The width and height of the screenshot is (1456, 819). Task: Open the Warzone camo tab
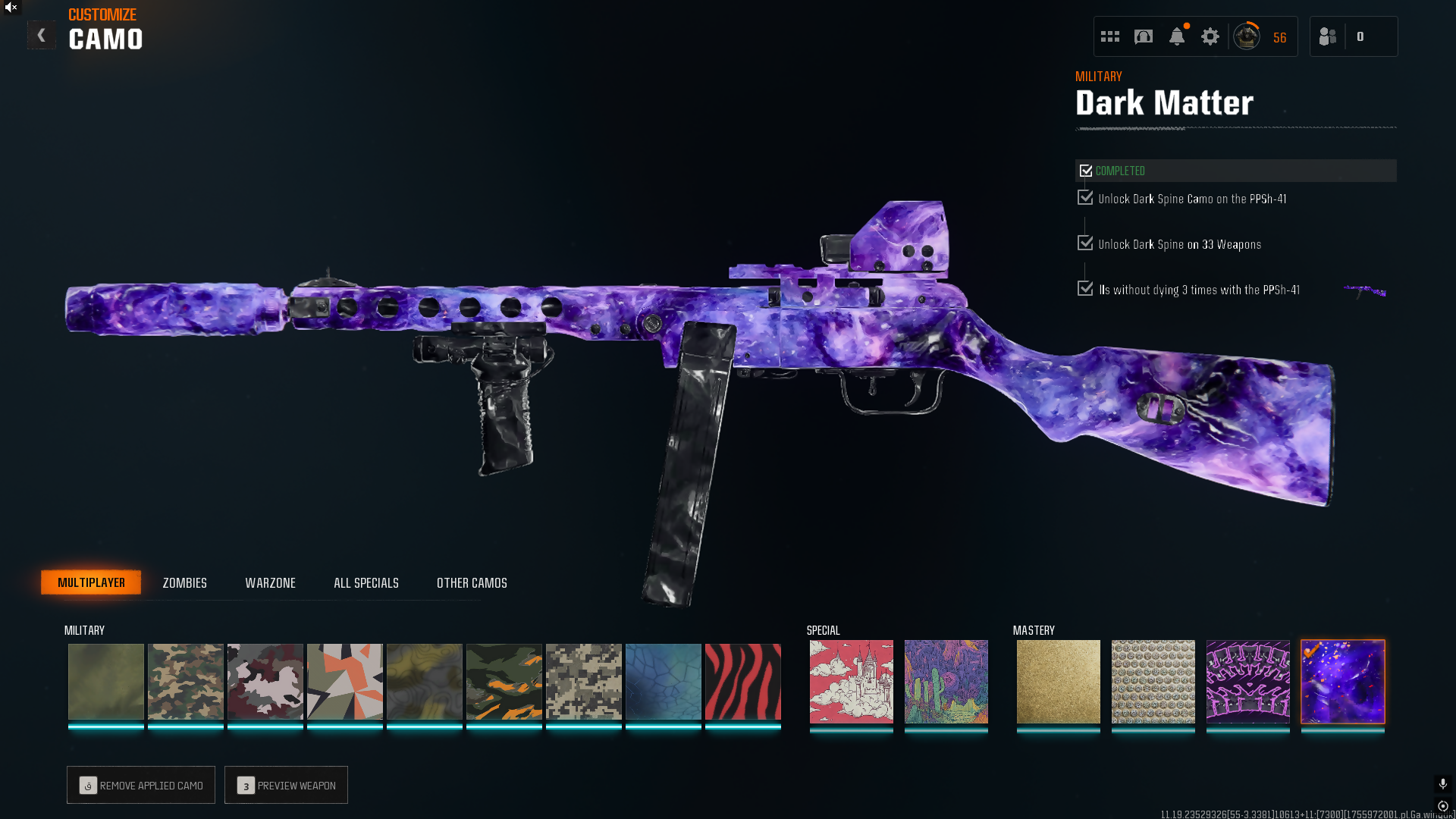270,582
